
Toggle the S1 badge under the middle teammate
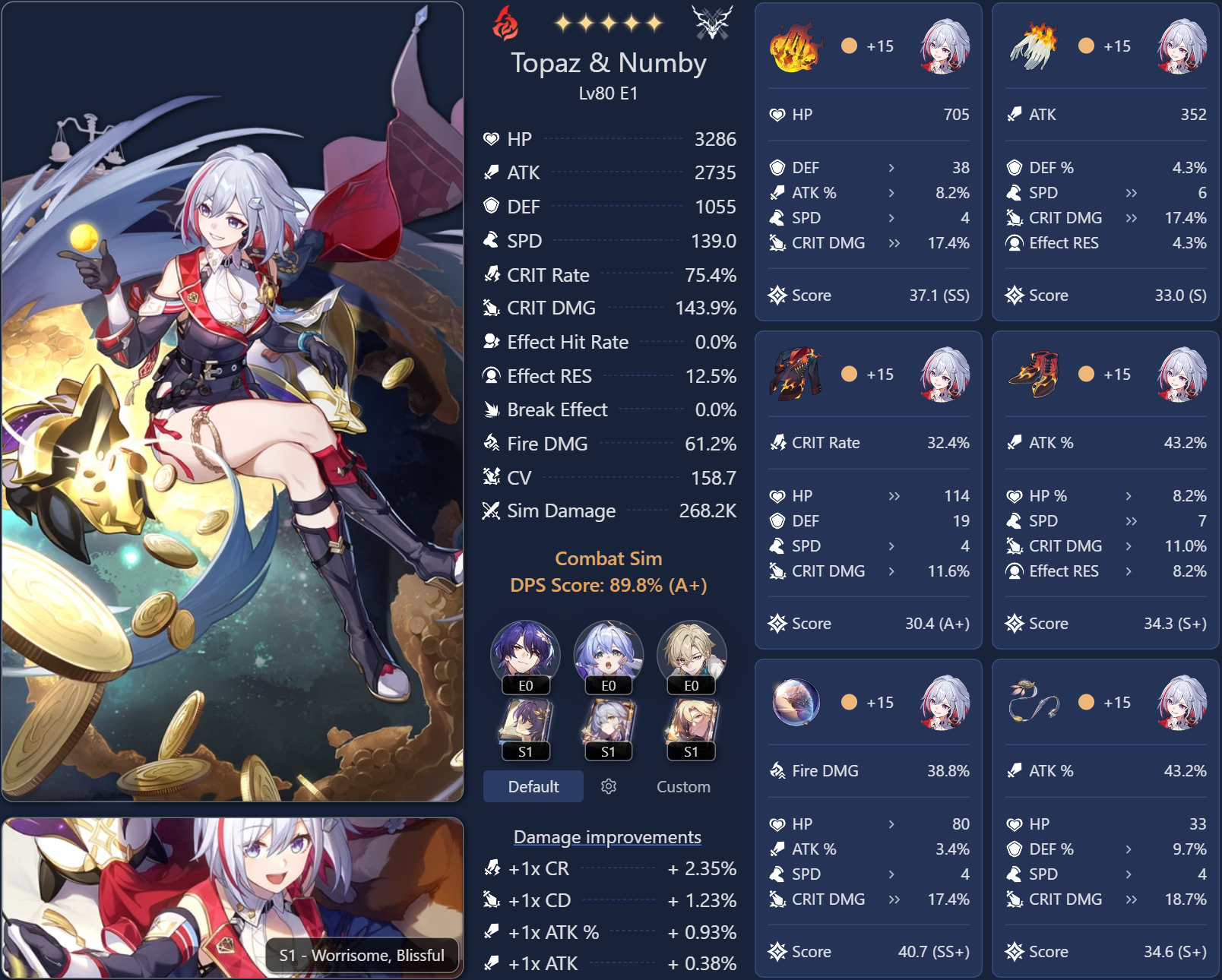pos(609,753)
